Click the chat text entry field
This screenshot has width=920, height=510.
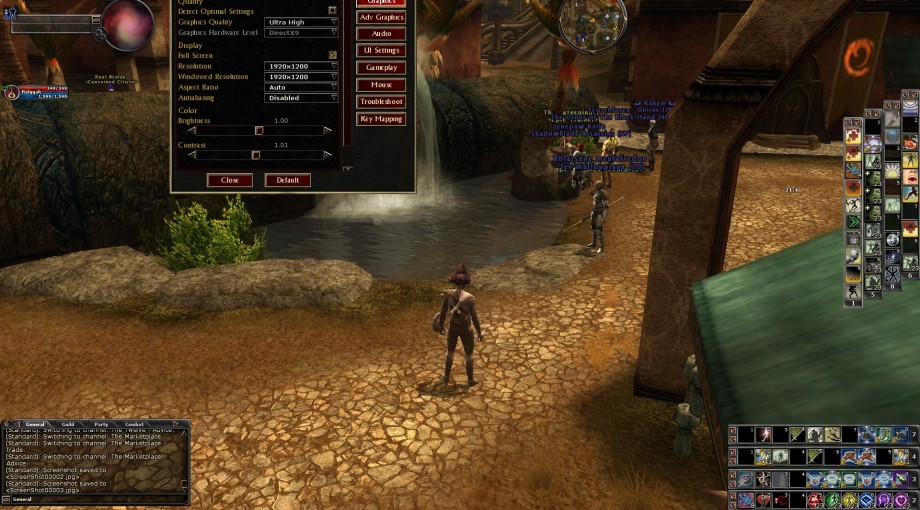[x=95, y=498]
